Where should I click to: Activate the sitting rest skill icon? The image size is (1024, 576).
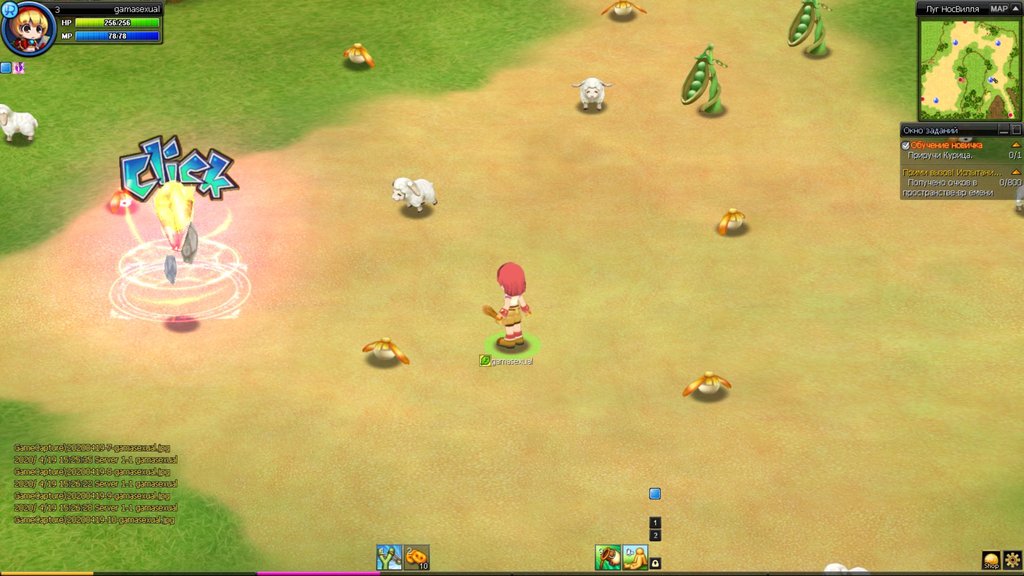click(x=635, y=557)
